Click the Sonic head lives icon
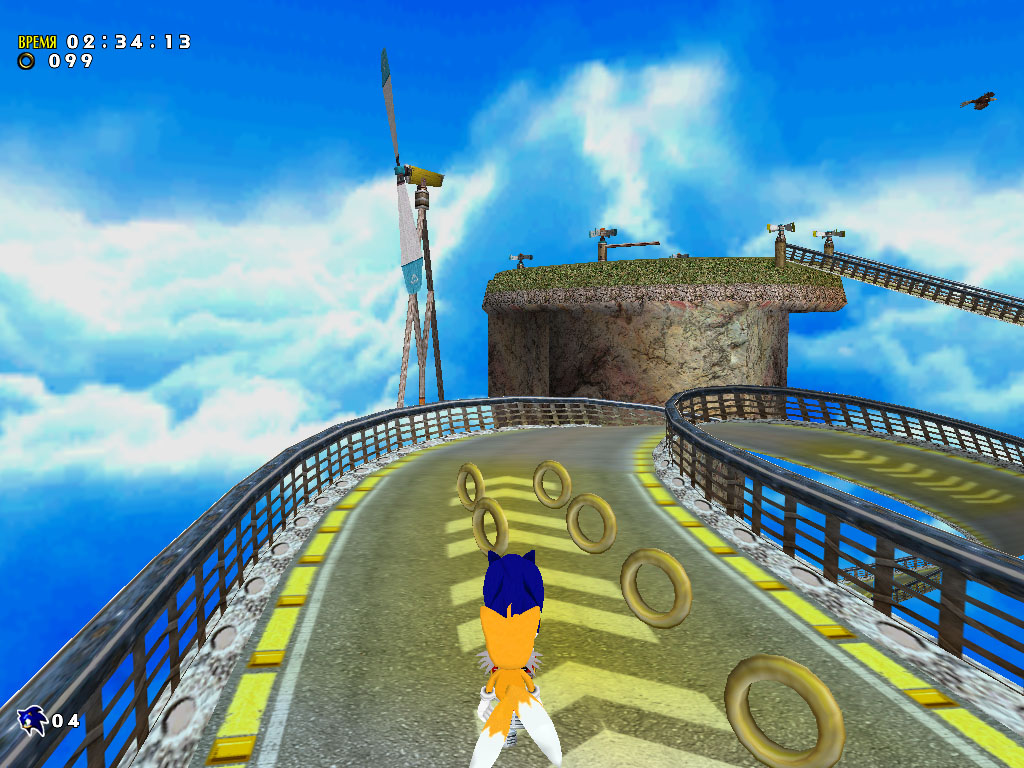 32,719
